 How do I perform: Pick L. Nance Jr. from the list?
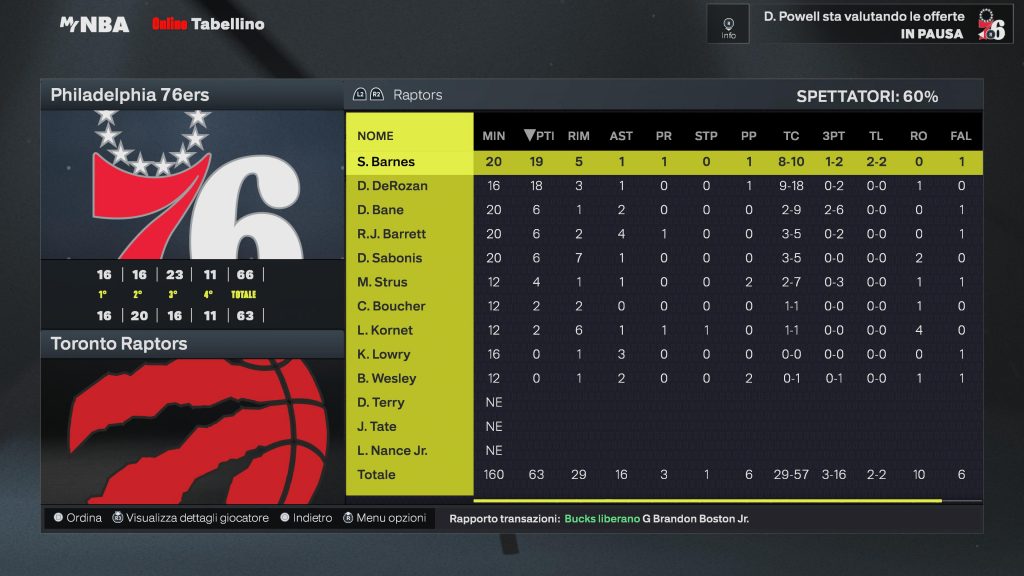pos(393,450)
